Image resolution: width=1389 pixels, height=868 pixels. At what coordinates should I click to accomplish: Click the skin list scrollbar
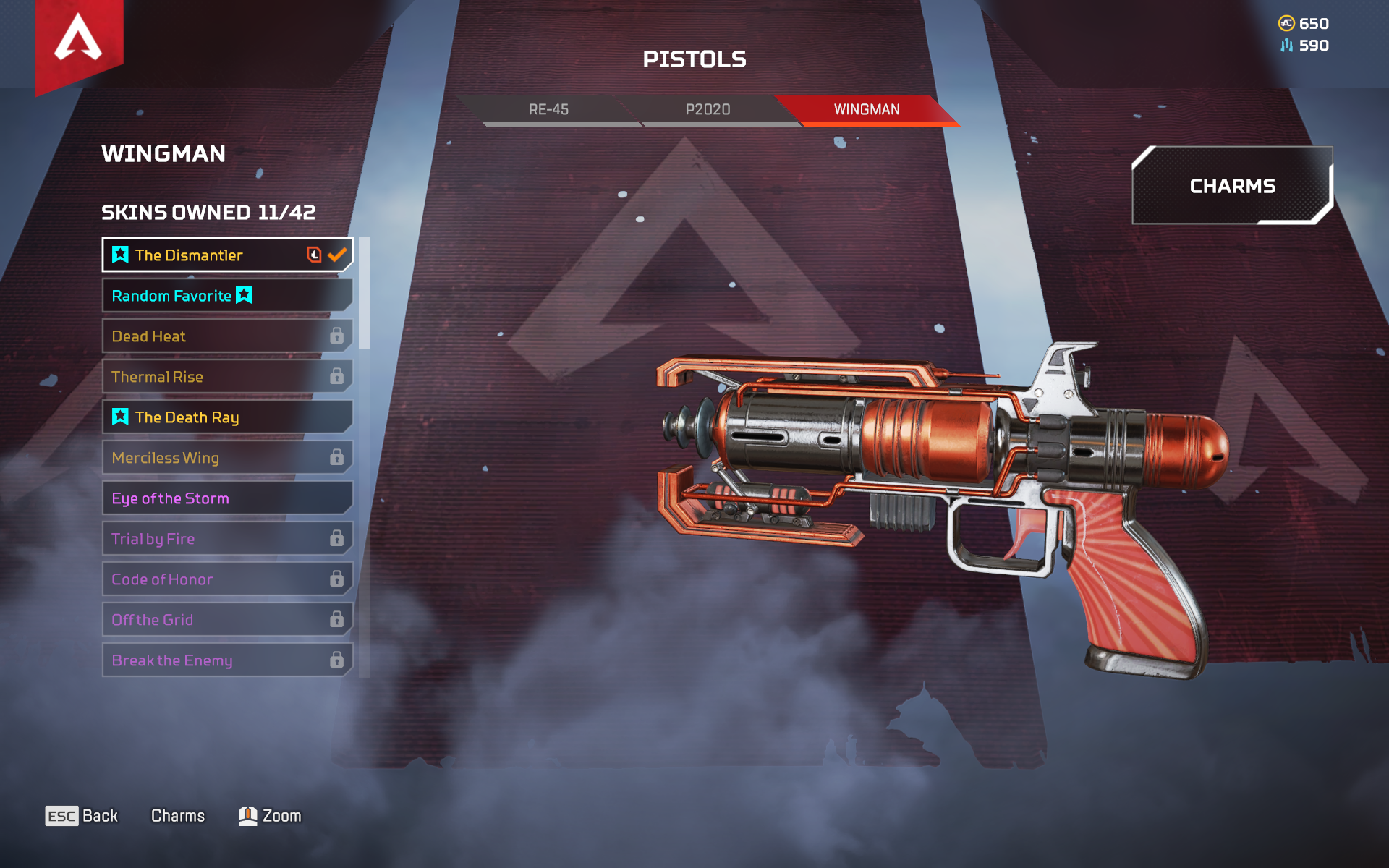[x=365, y=293]
